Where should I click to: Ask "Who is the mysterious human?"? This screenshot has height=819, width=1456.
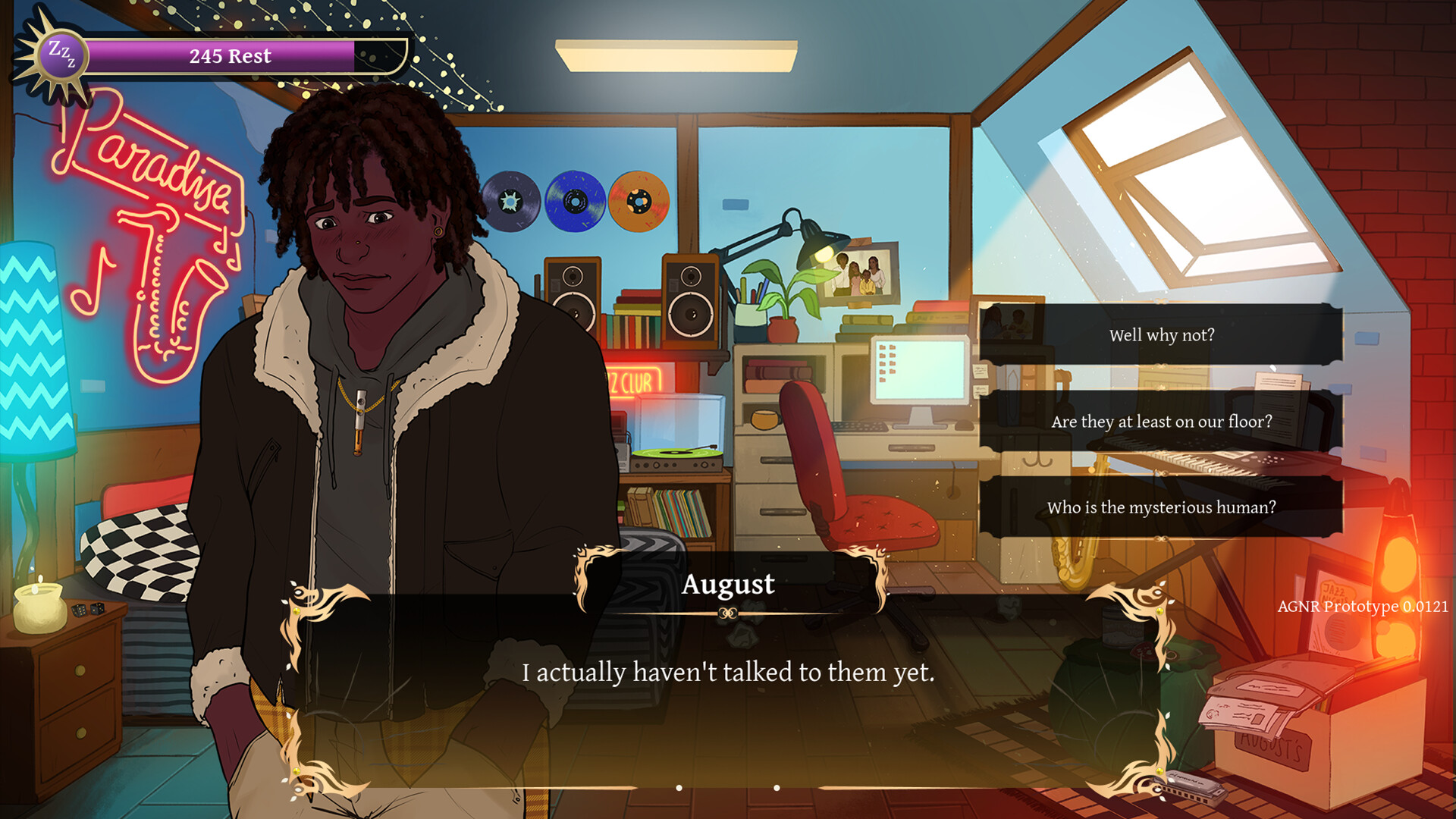1161,507
